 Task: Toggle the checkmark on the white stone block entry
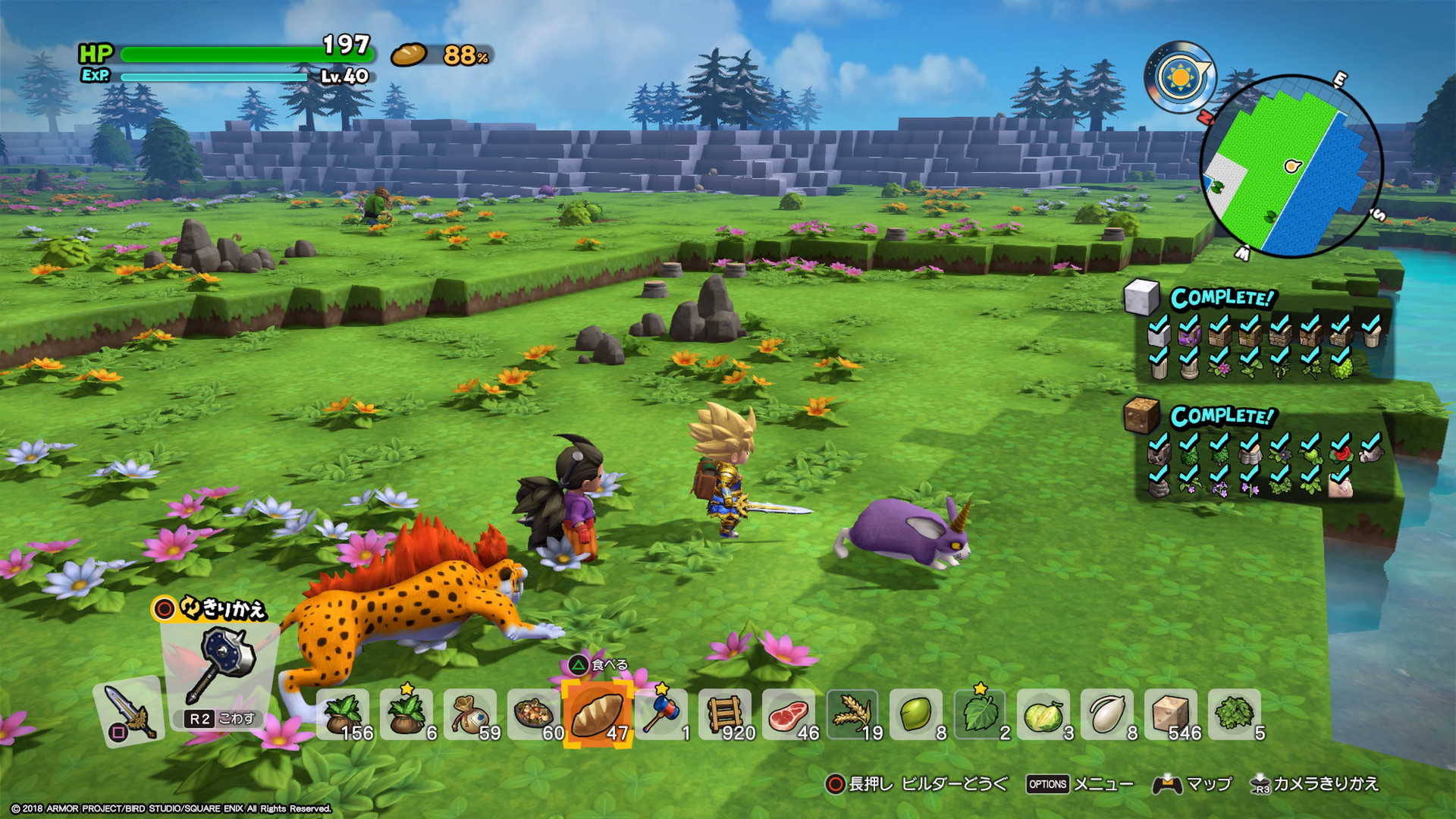coord(1158,324)
